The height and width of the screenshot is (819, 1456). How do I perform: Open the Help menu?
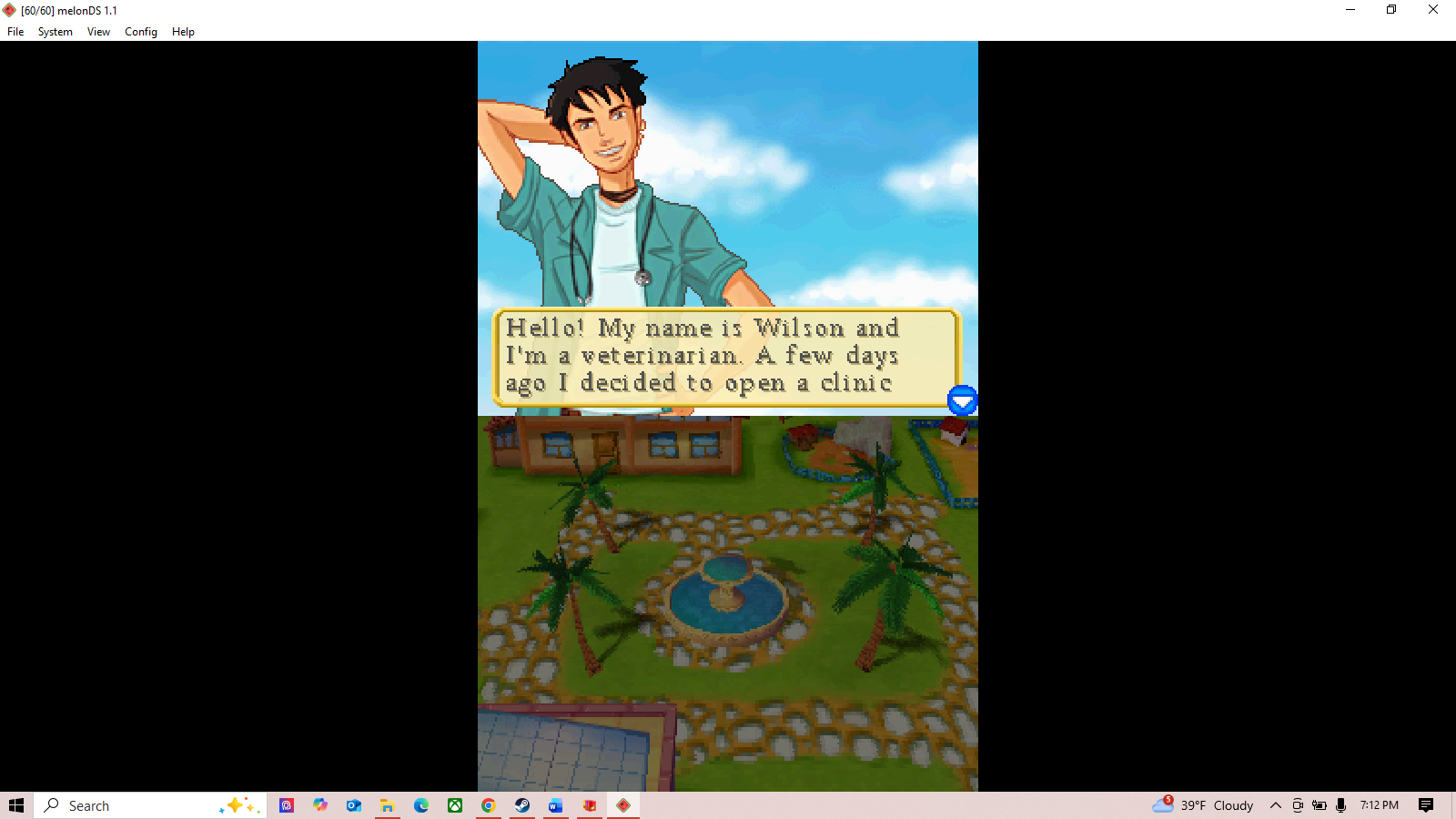pyautogui.click(x=183, y=32)
